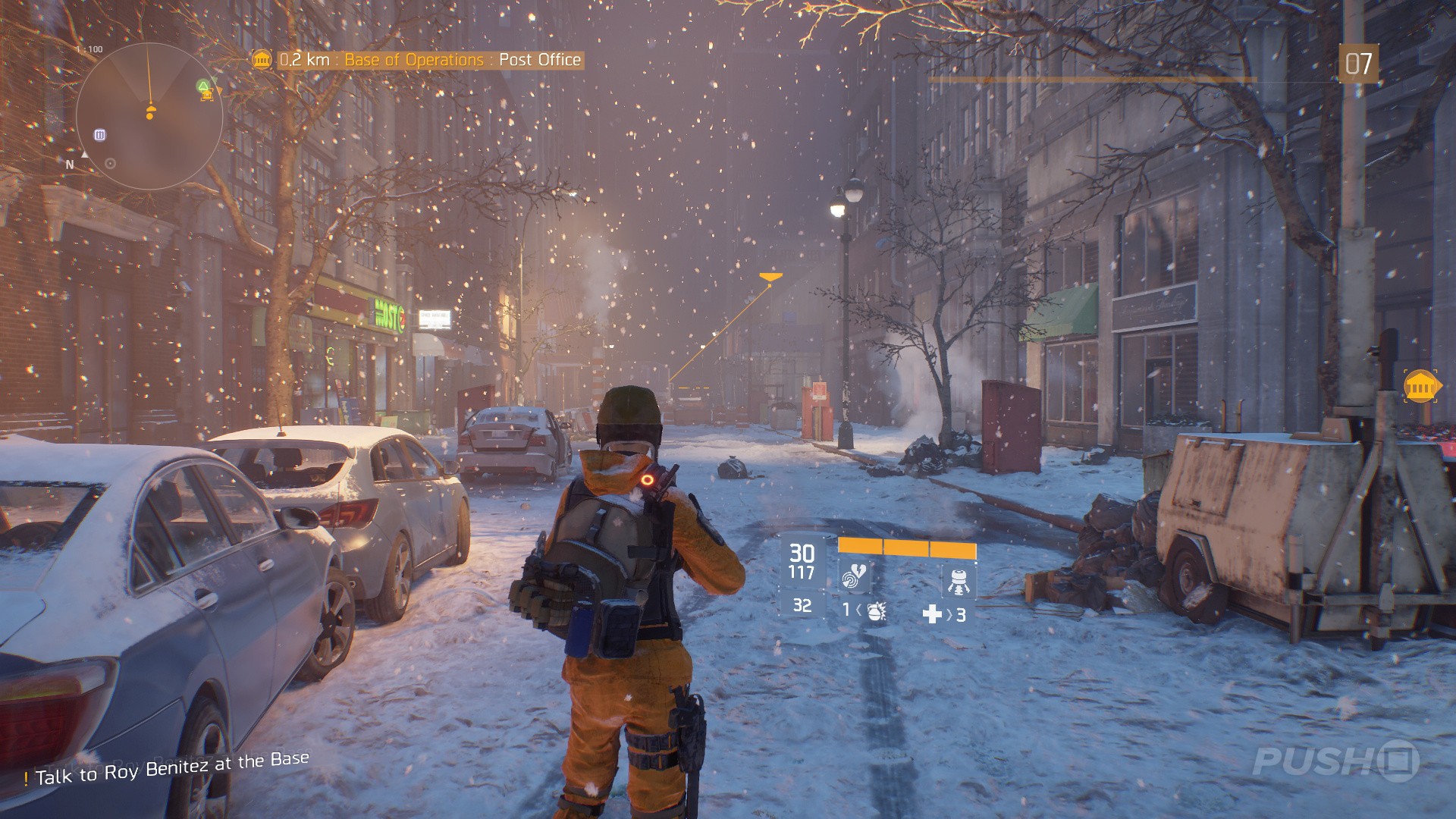The width and height of the screenshot is (1456, 819).
Task: Click the circular minimap
Action: coord(149,116)
